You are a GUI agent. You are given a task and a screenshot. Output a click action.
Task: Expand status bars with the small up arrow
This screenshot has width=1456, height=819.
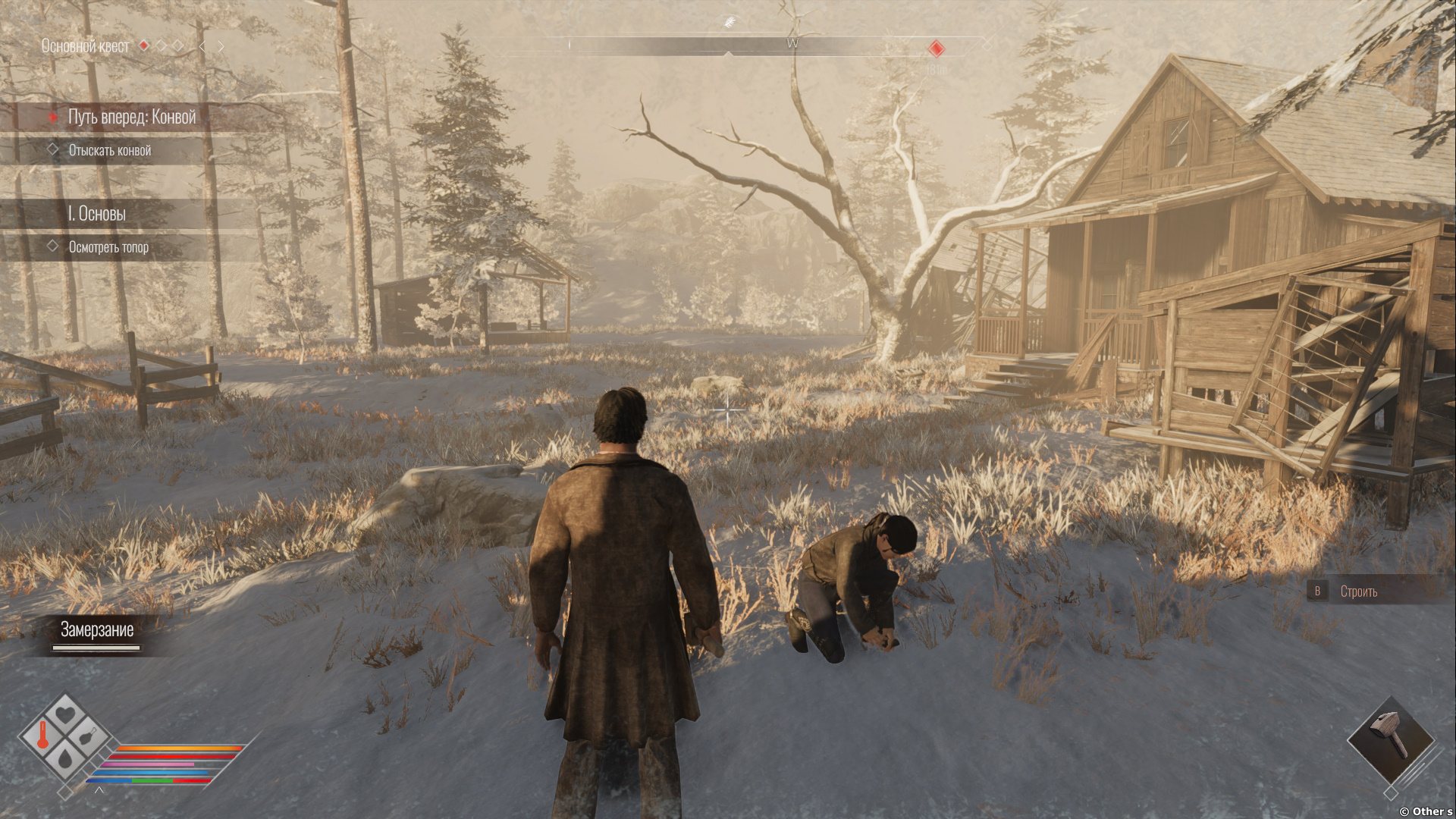point(99,791)
